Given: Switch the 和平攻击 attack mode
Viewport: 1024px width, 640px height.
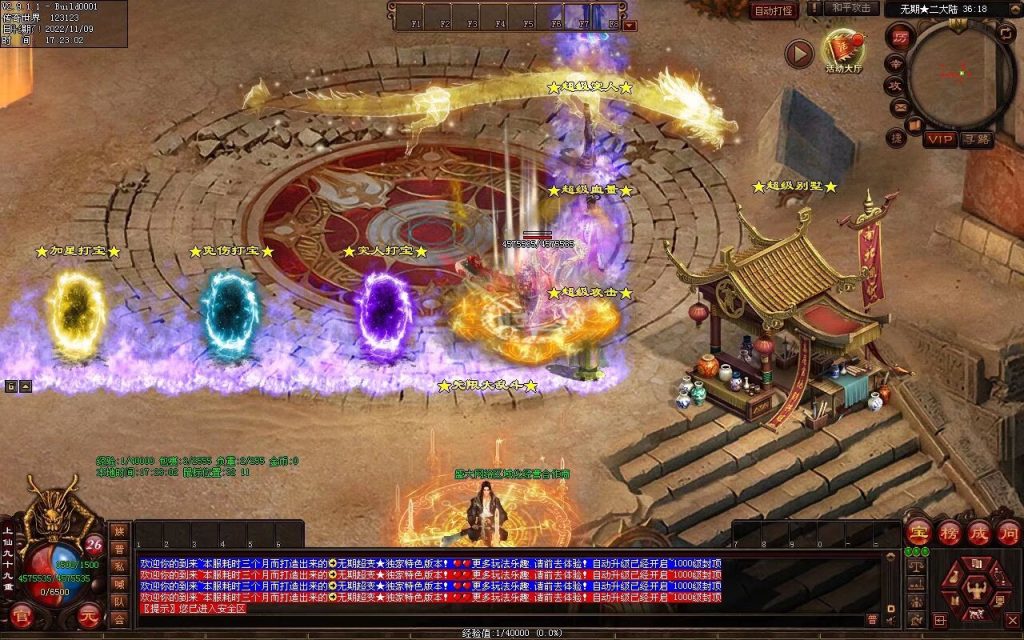Looking at the screenshot, I should pos(853,9).
